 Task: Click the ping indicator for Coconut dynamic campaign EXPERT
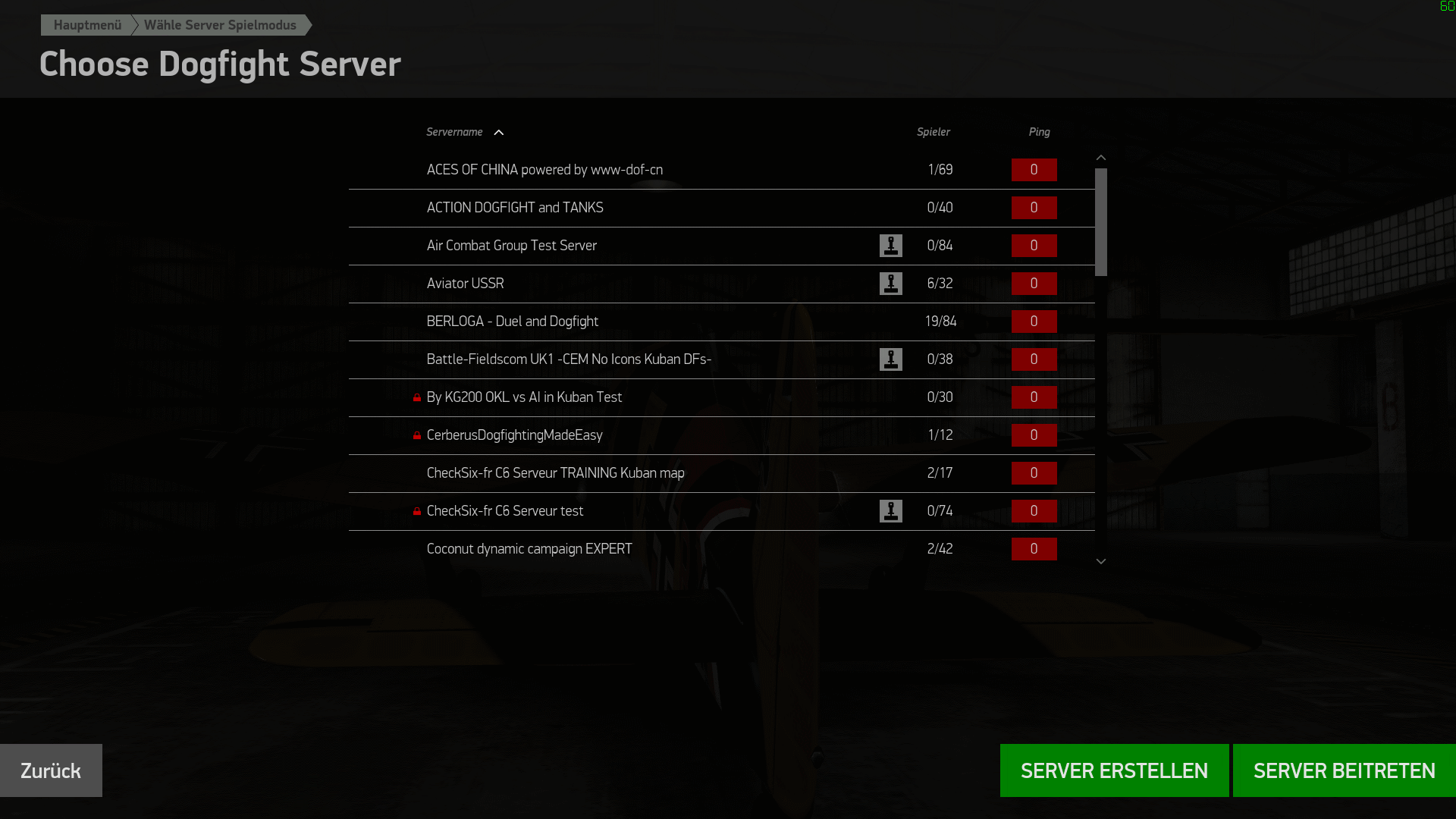(x=1034, y=549)
